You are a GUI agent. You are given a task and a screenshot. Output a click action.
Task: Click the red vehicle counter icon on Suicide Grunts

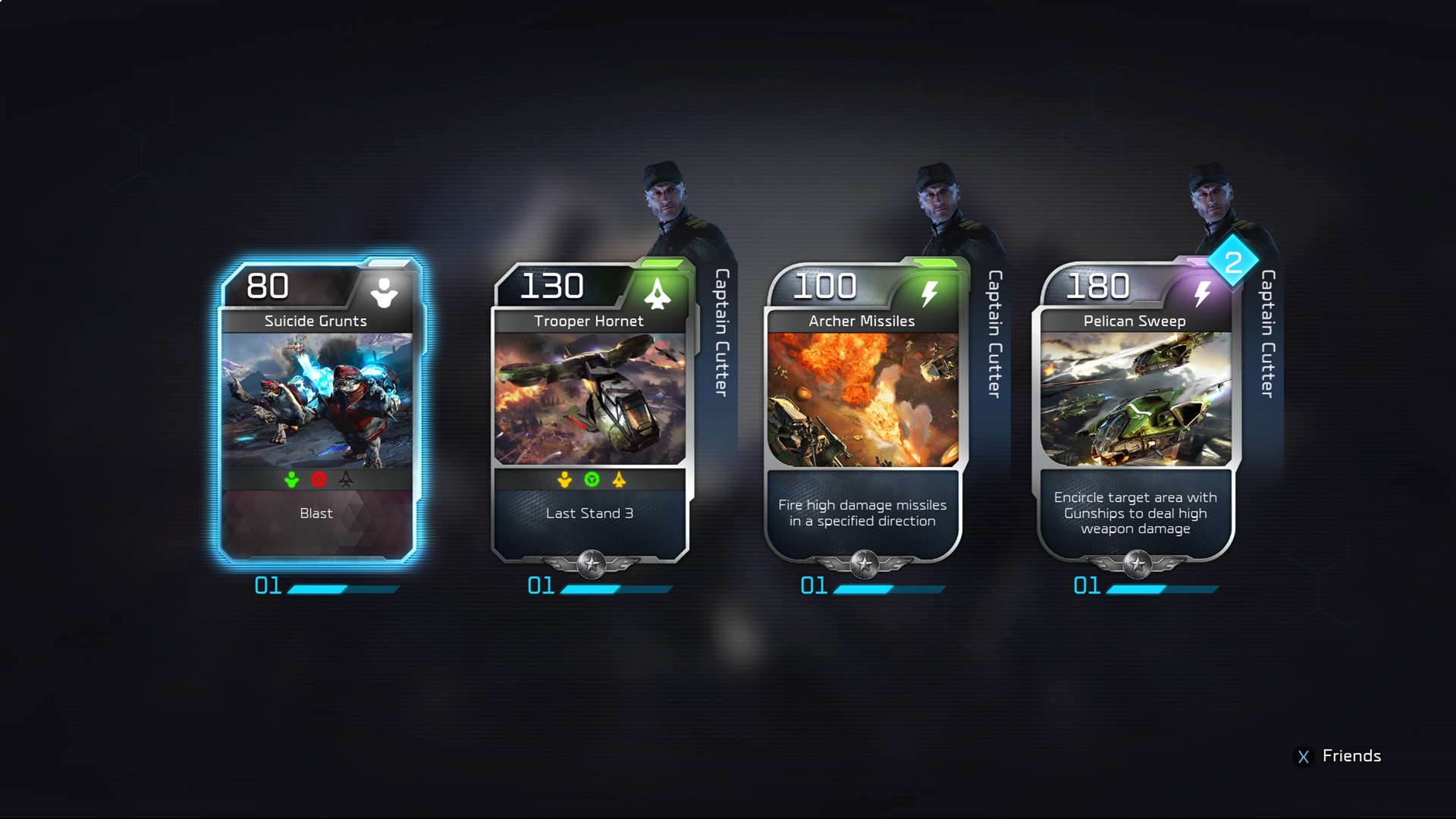point(318,479)
